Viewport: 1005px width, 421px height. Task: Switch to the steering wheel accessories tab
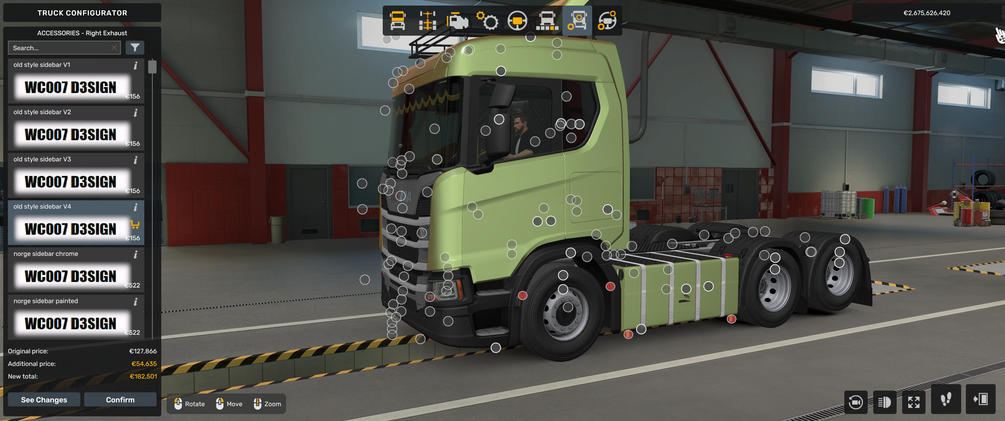(x=607, y=21)
